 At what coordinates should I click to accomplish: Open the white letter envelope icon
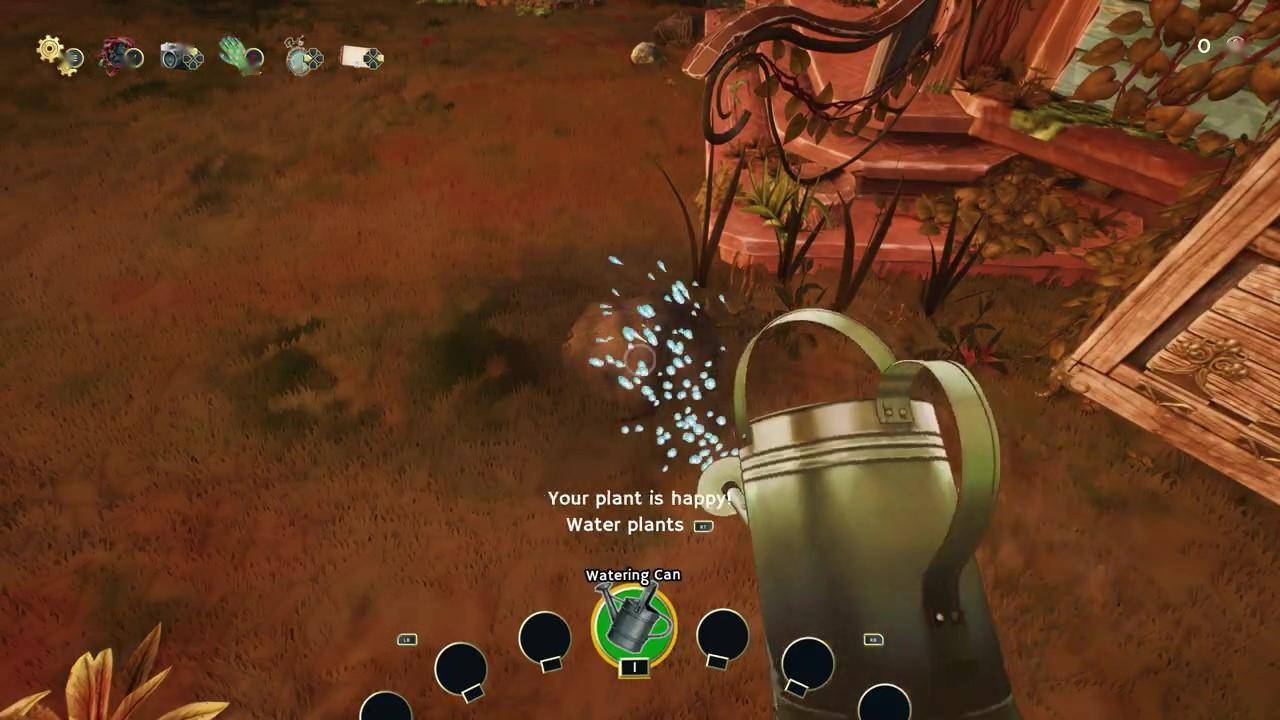pyautogui.click(x=357, y=57)
